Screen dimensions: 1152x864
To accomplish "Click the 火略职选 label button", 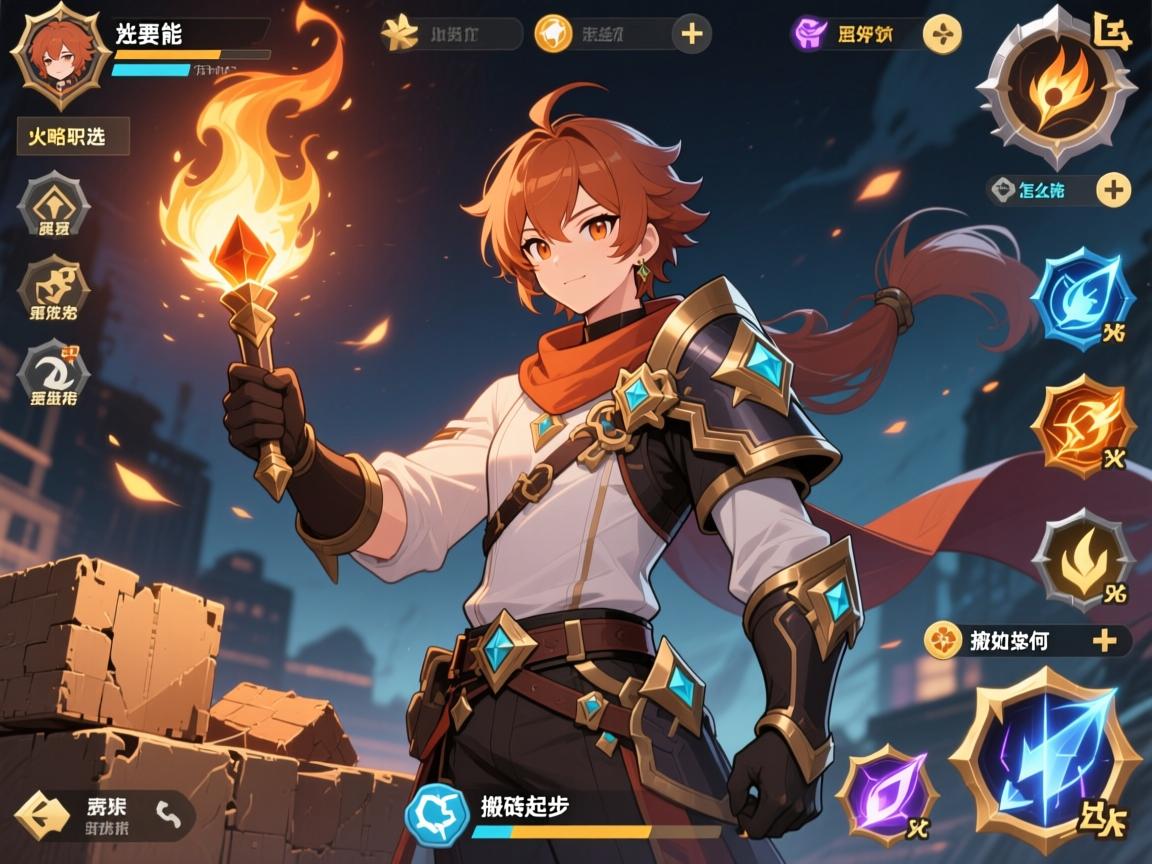I will [x=73, y=136].
